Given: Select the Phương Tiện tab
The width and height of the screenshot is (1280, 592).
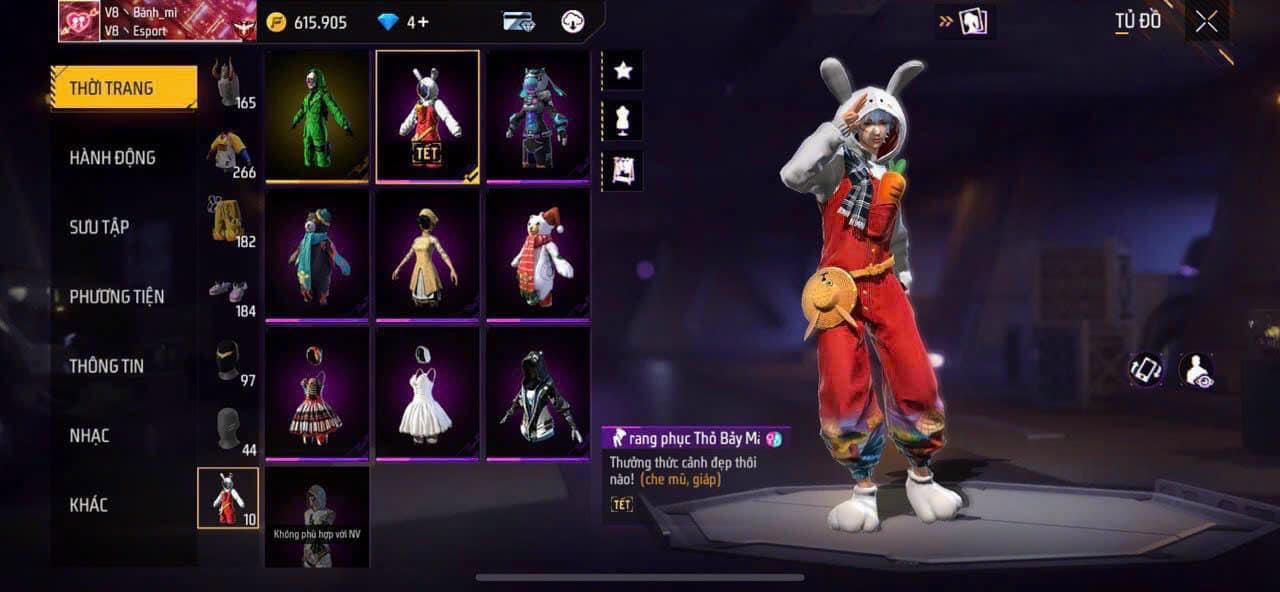Looking at the screenshot, I should [116, 296].
